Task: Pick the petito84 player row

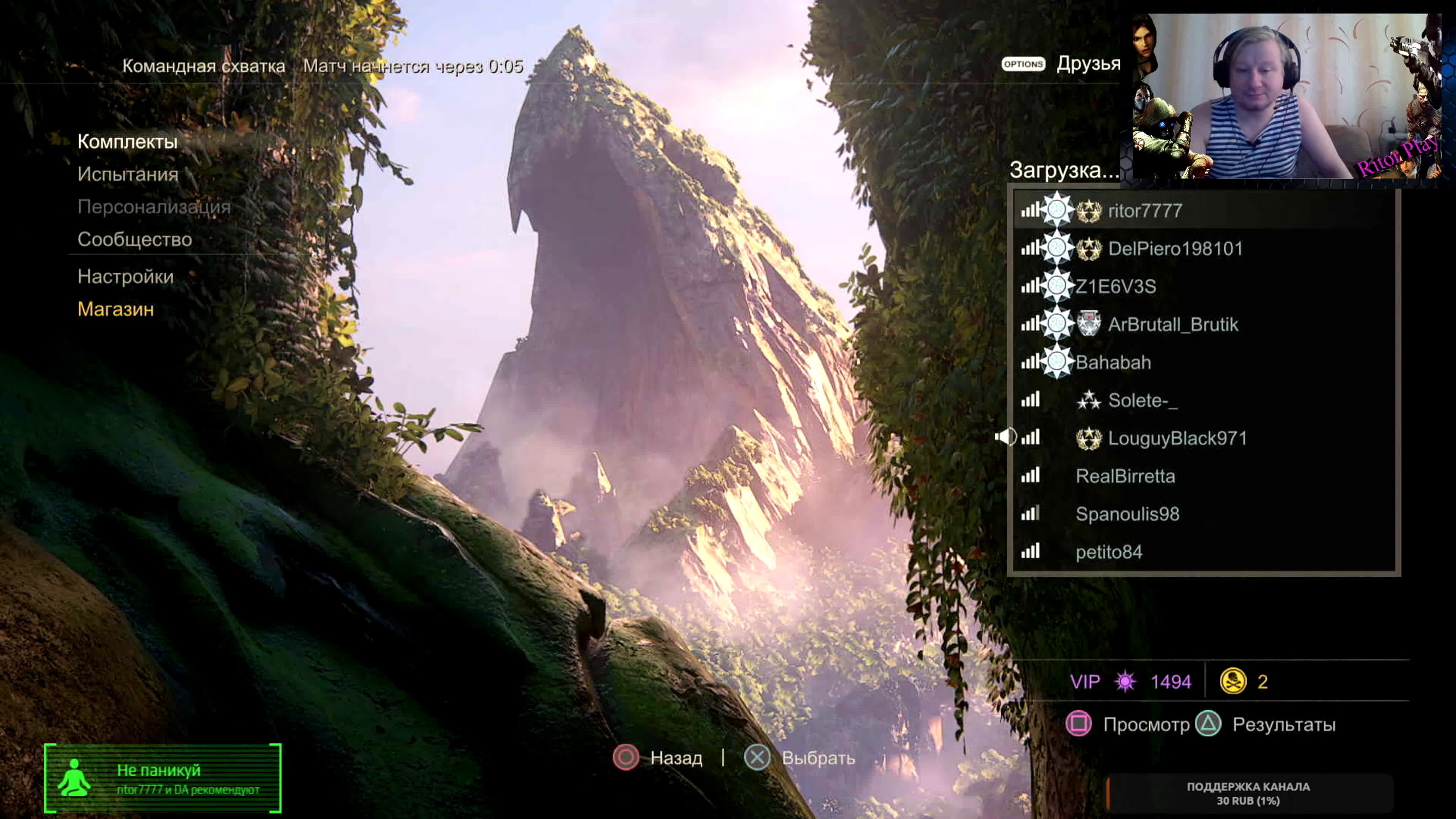Action: [1108, 552]
